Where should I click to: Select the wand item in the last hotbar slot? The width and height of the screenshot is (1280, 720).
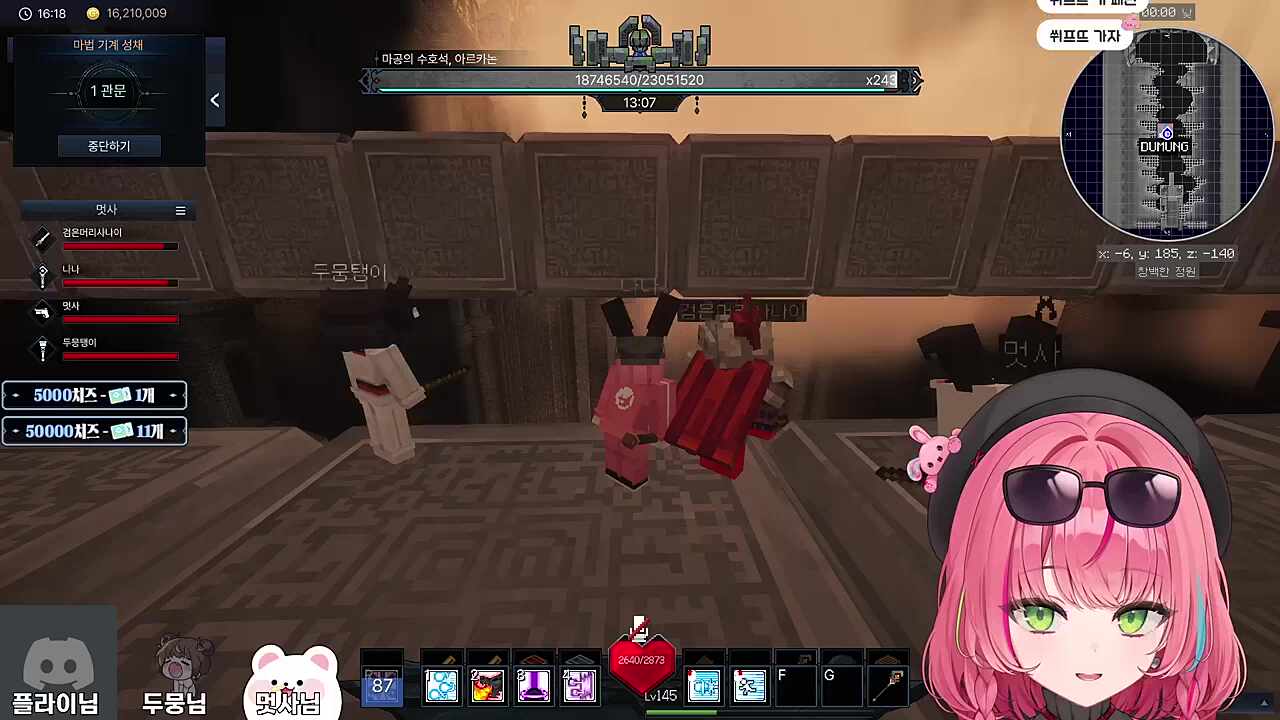coord(889,684)
